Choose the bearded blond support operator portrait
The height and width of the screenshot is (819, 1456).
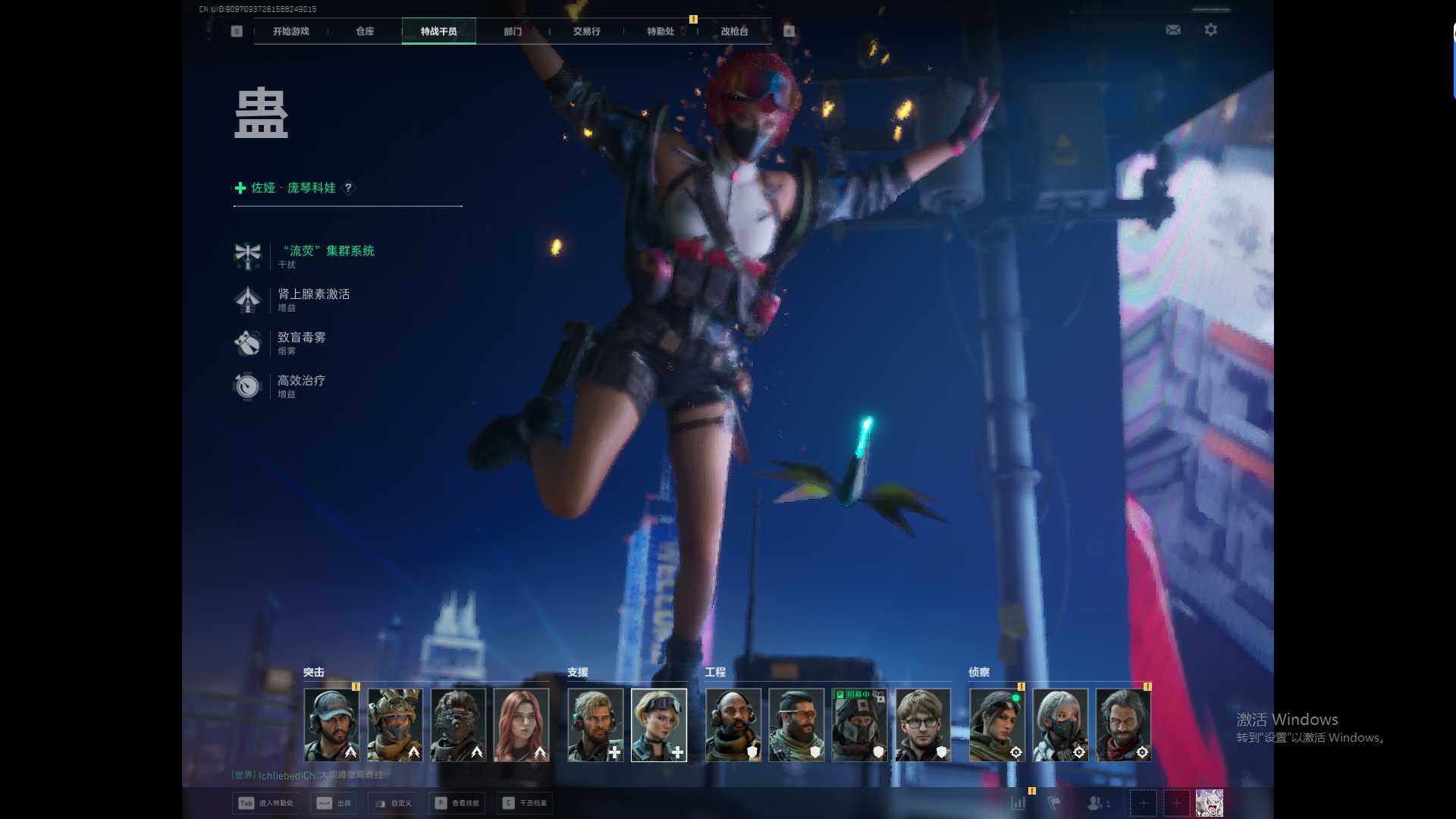tap(595, 724)
